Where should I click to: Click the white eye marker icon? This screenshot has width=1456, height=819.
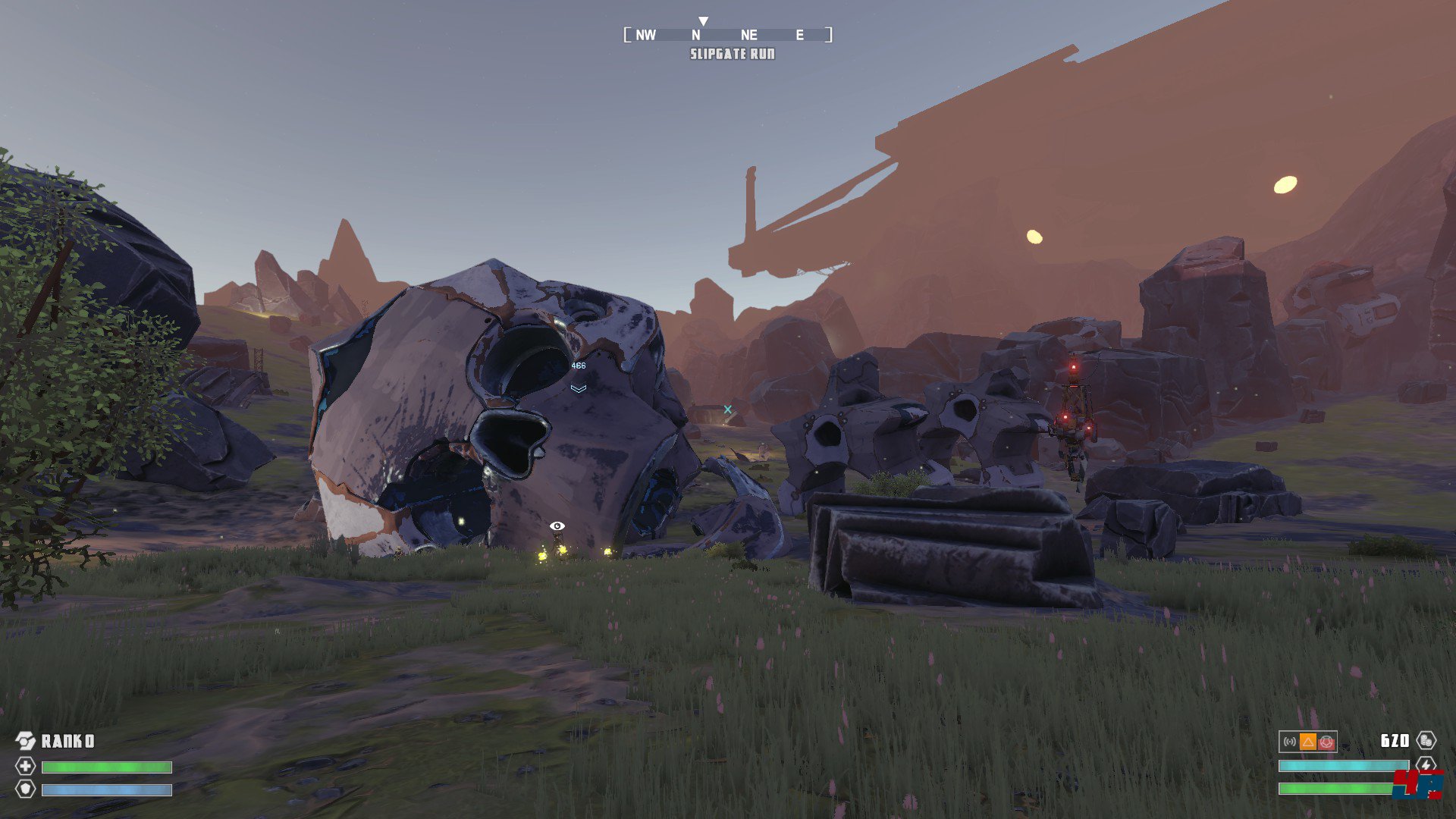click(557, 526)
